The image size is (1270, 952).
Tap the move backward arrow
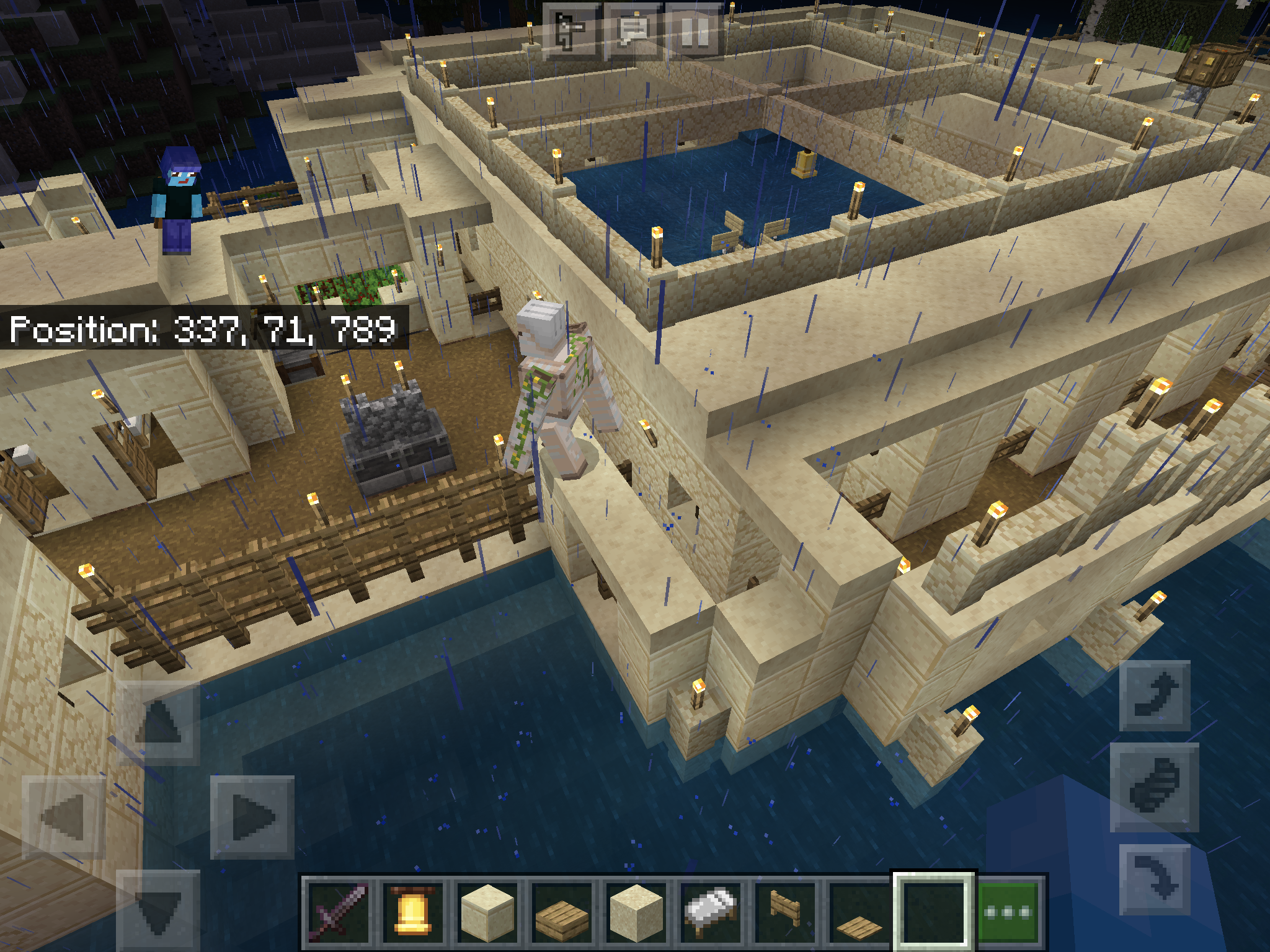pyautogui.click(x=158, y=910)
